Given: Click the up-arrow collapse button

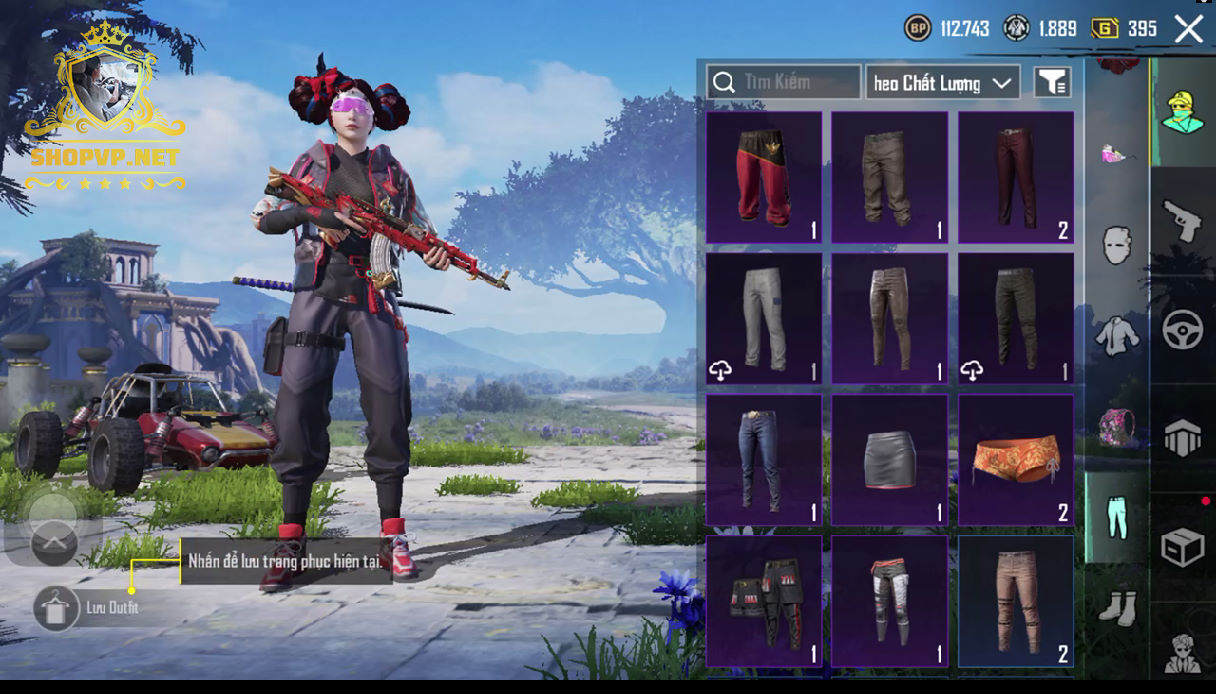Looking at the screenshot, I should [x=54, y=543].
